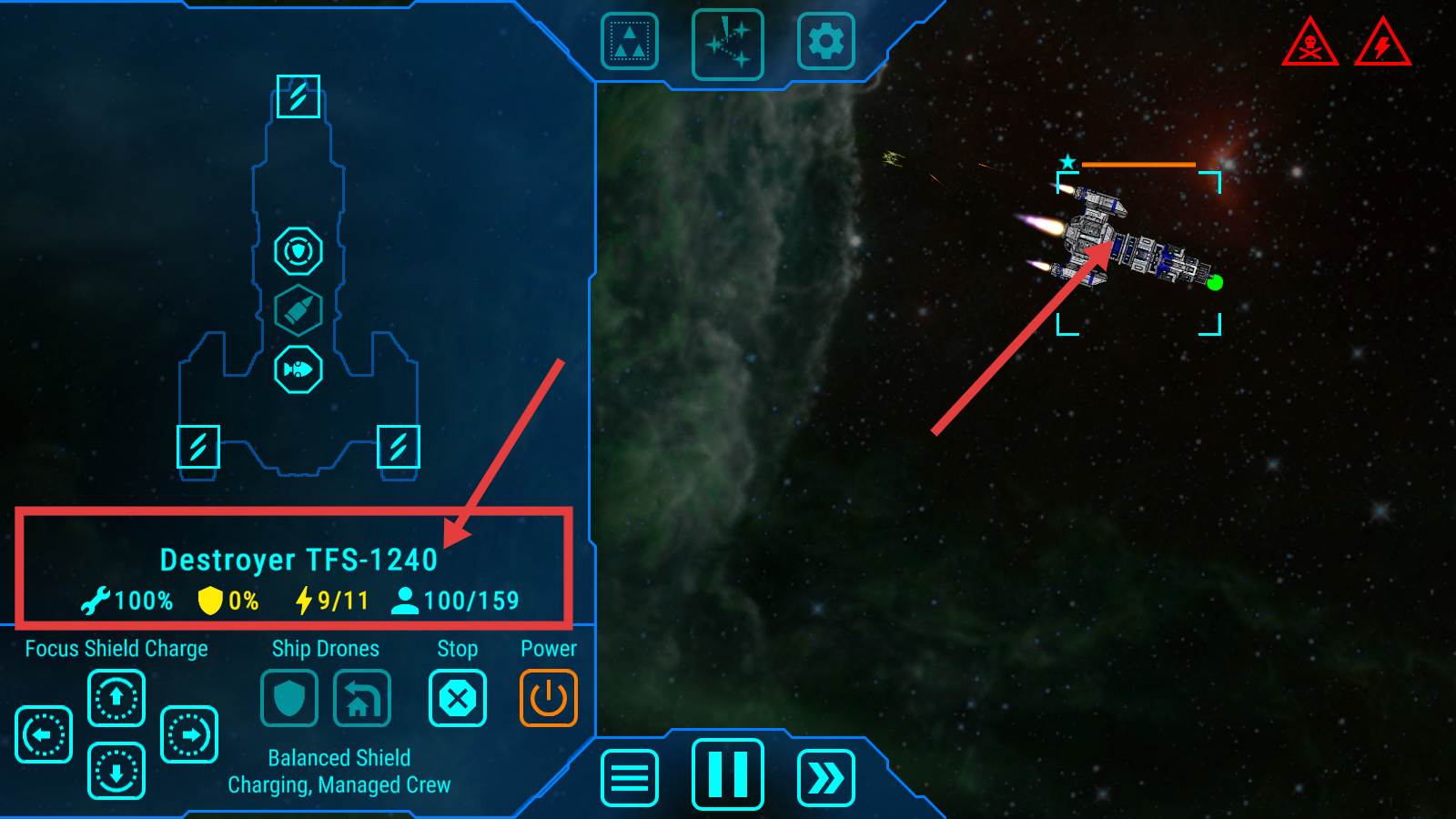The image size is (1456, 819).
Task: Select the fish-shaped drone bay module
Action: coord(298,369)
